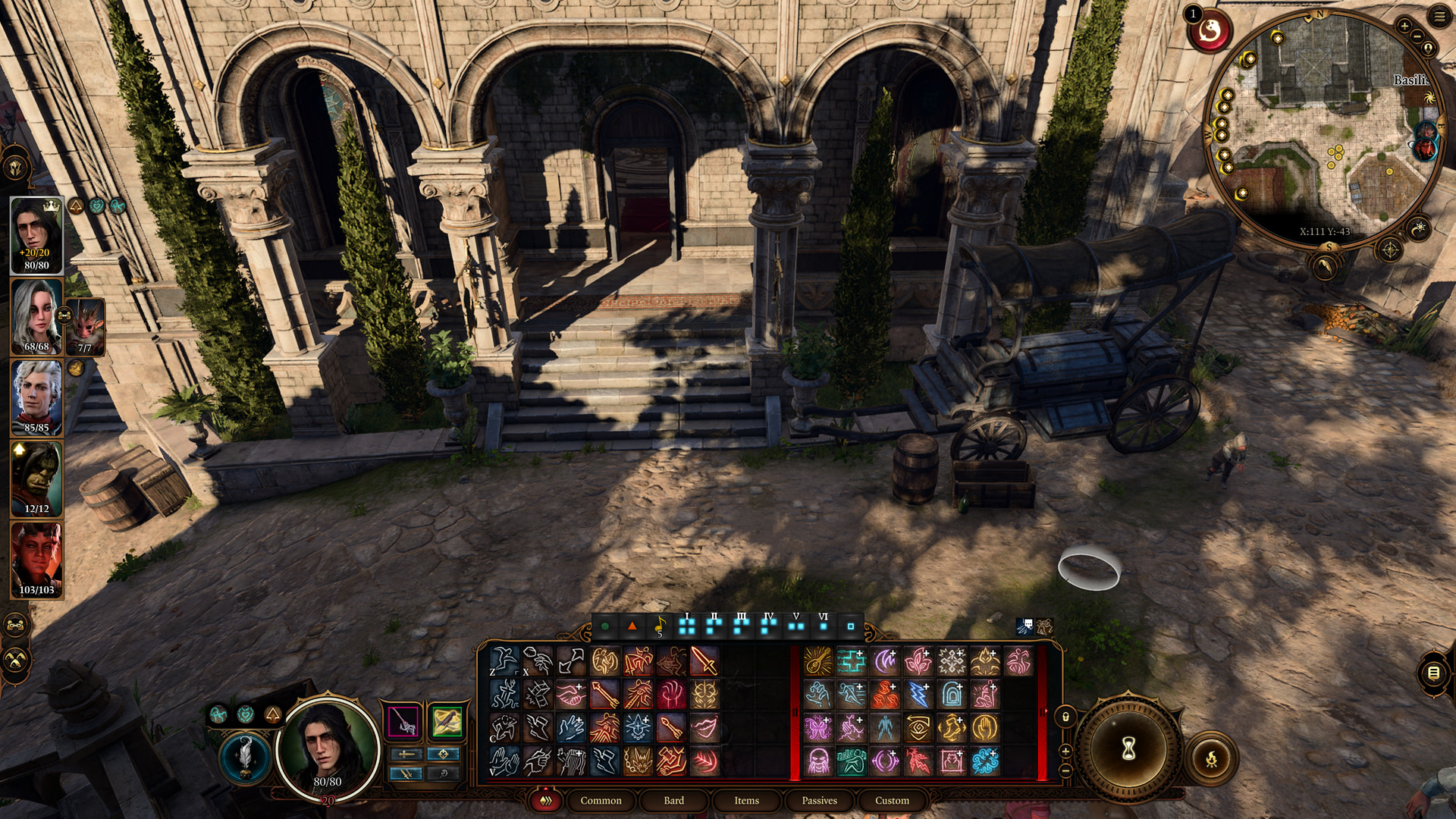
Task: Zoom in the minimap
Action: (1404, 27)
